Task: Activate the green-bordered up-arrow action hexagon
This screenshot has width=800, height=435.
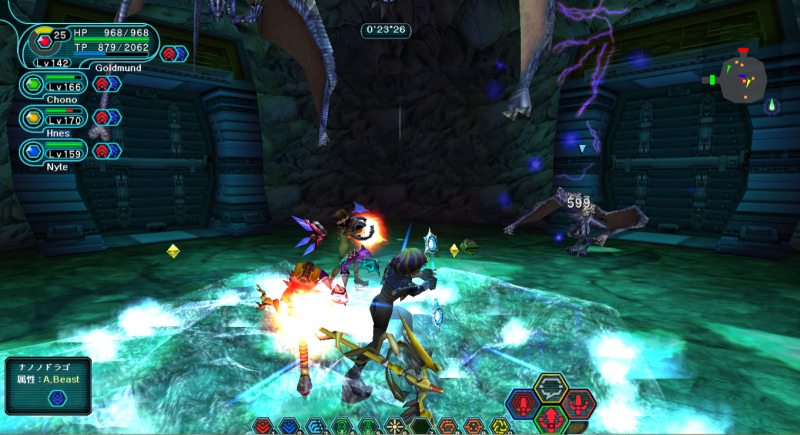Action: coord(549,418)
